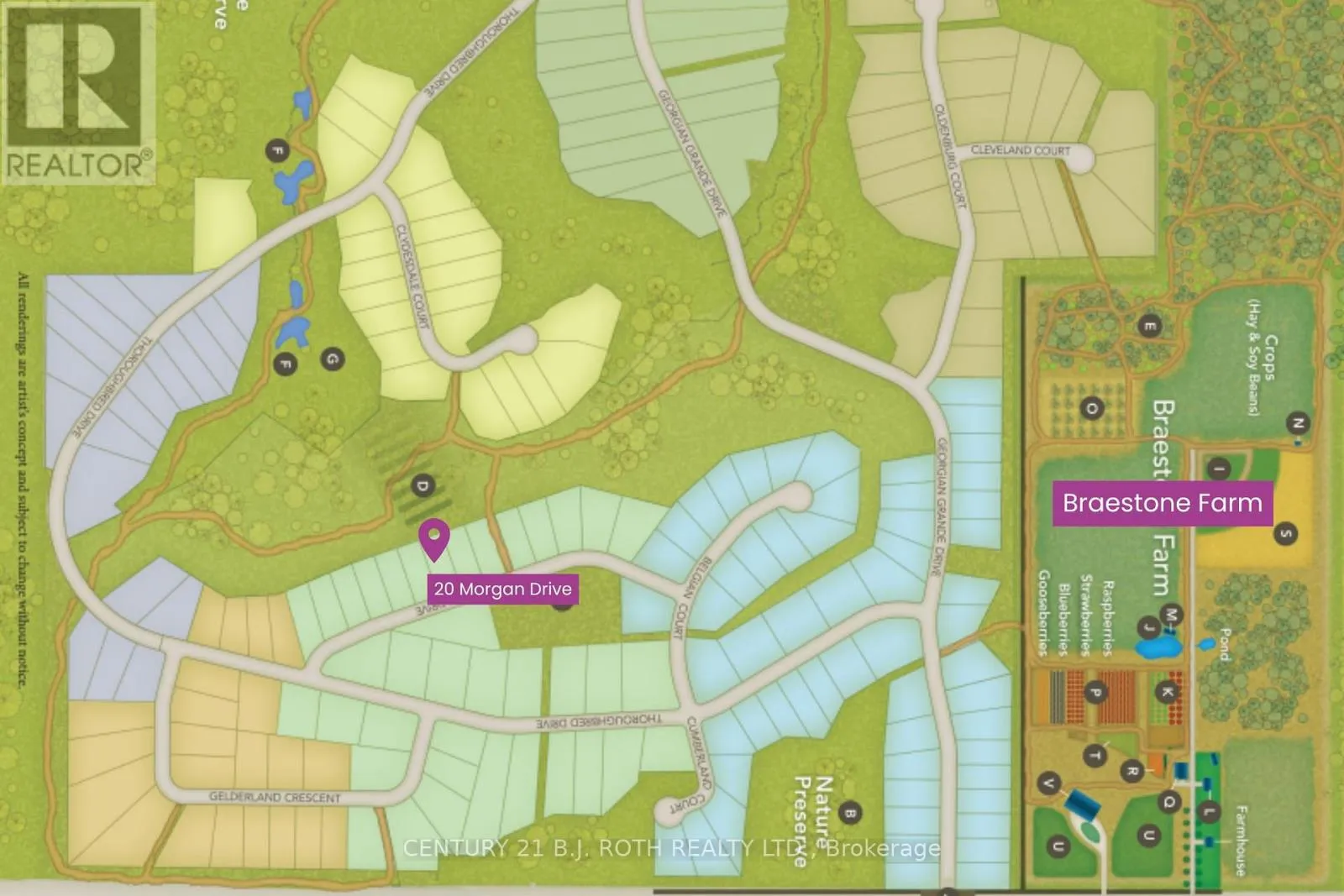The image size is (1344, 896).
Task: Click marker V near the farm entrance
Action: (x=1048, y=783)
